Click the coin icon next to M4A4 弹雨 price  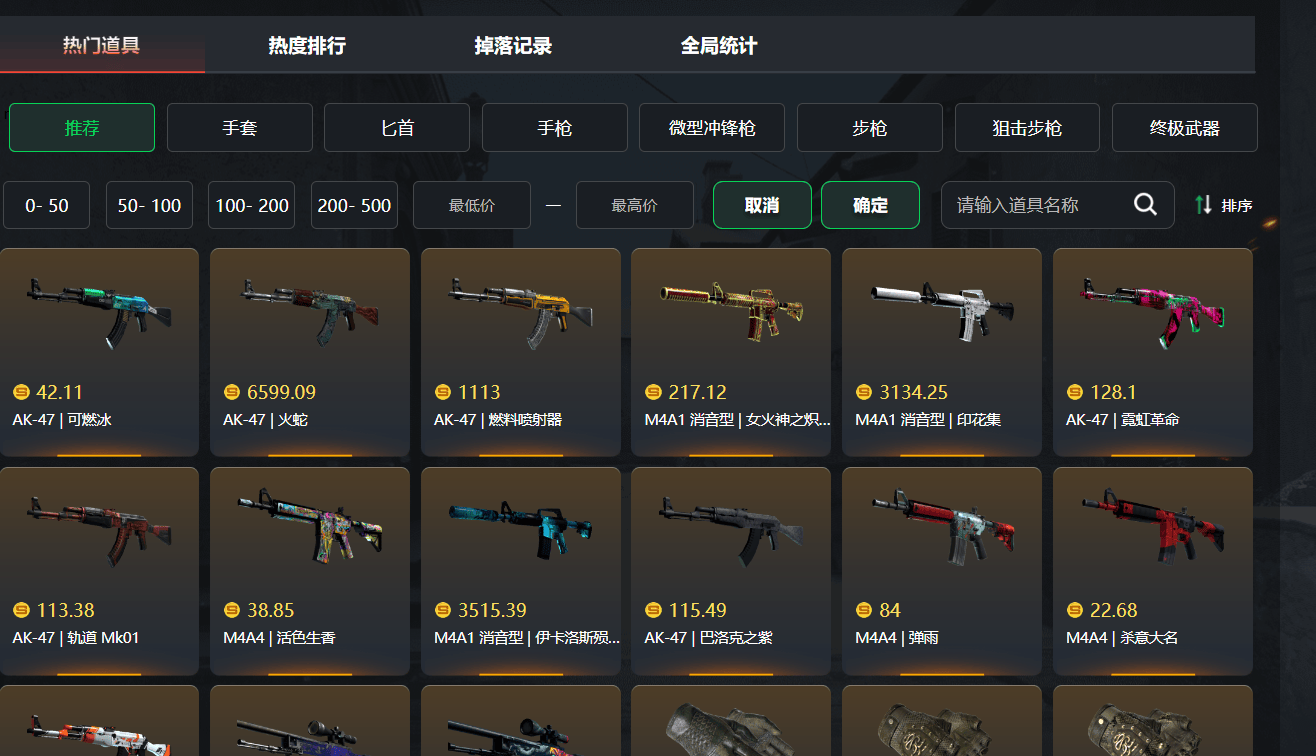pos(863,609)
